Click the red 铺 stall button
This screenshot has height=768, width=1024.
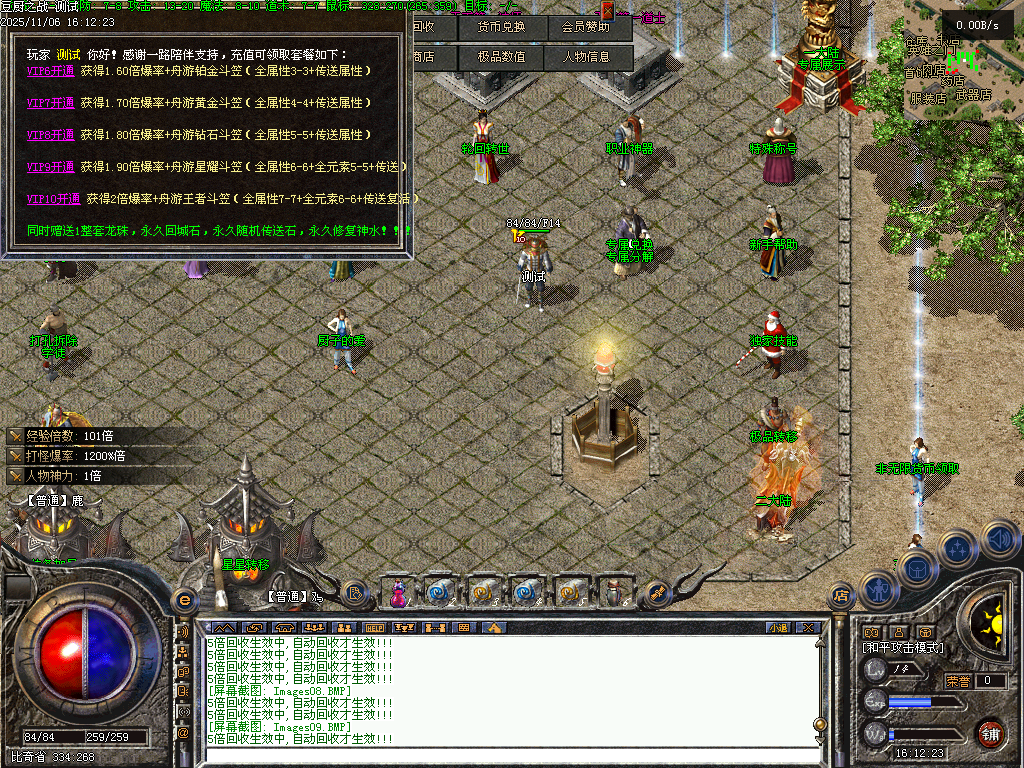990,734
